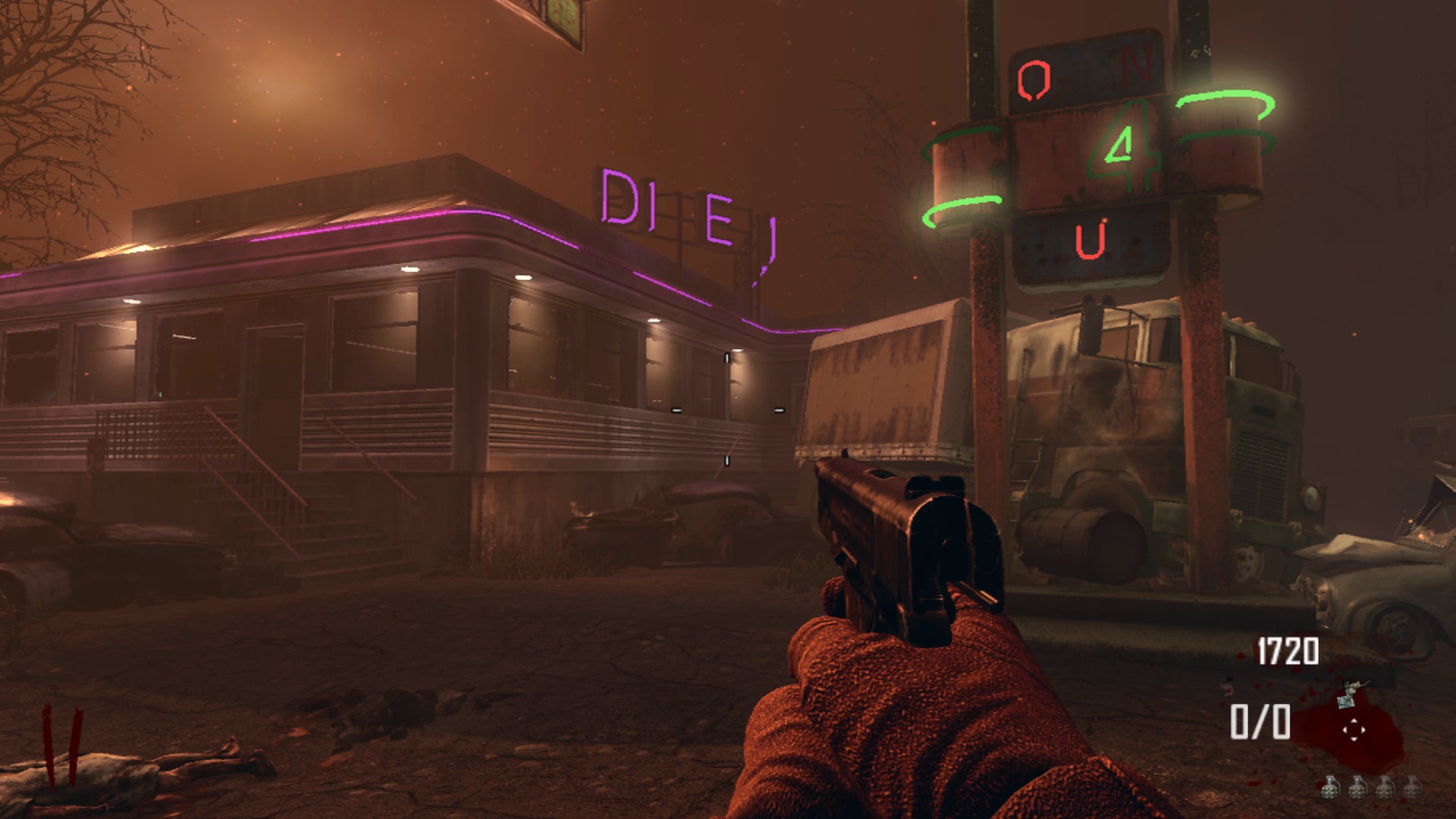Click the left arrow of the crosshair diamond

coord(1345,730)
